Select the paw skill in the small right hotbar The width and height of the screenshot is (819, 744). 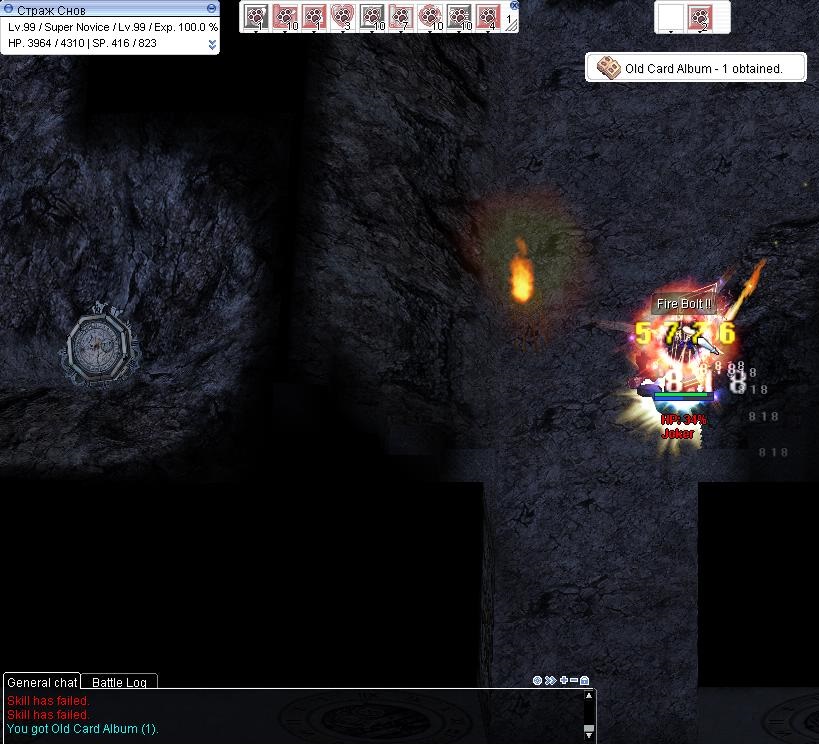[700, 17]
